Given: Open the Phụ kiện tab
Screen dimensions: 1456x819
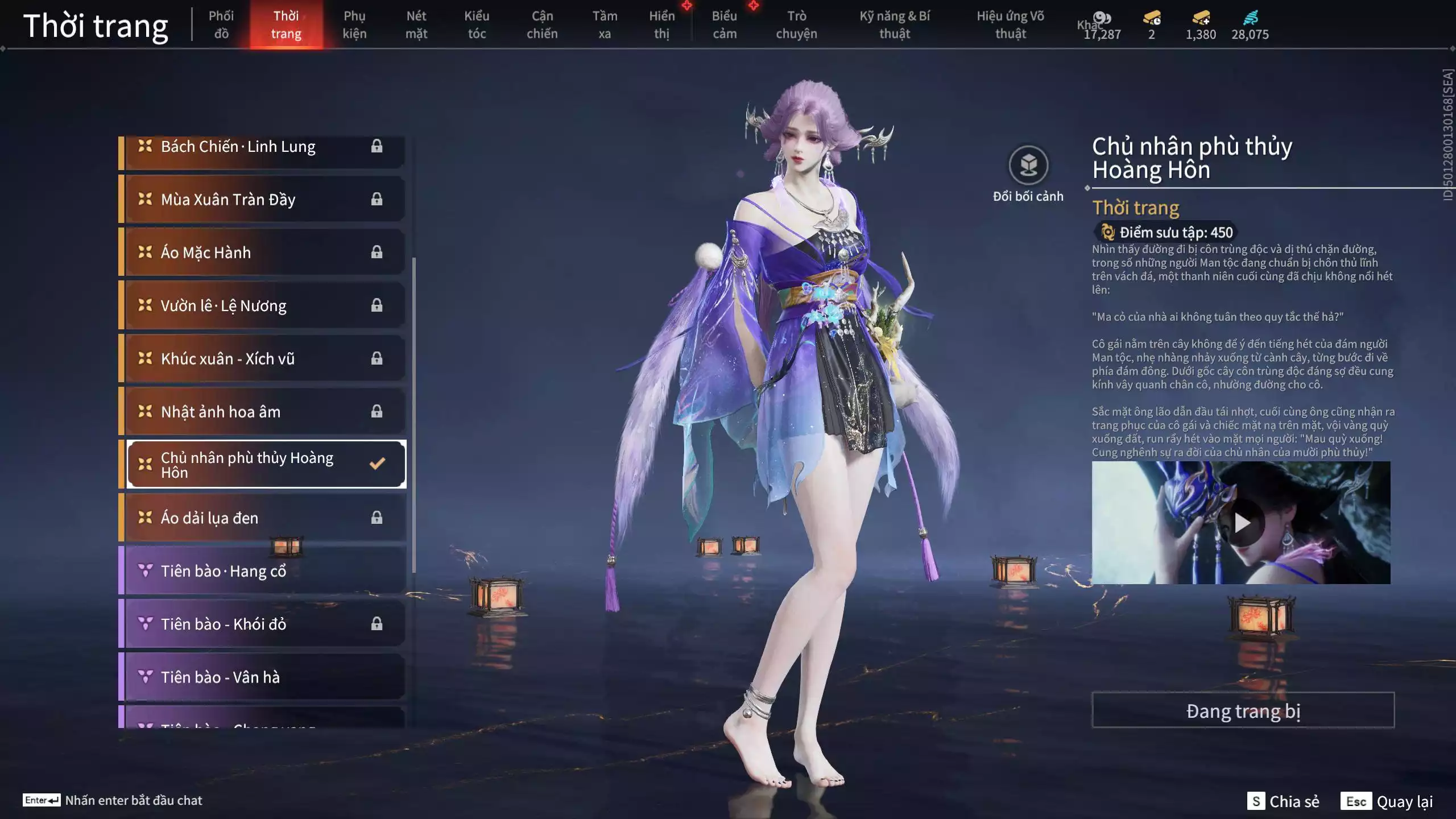Looking at the screenshot, I should (x=354, y=24).
